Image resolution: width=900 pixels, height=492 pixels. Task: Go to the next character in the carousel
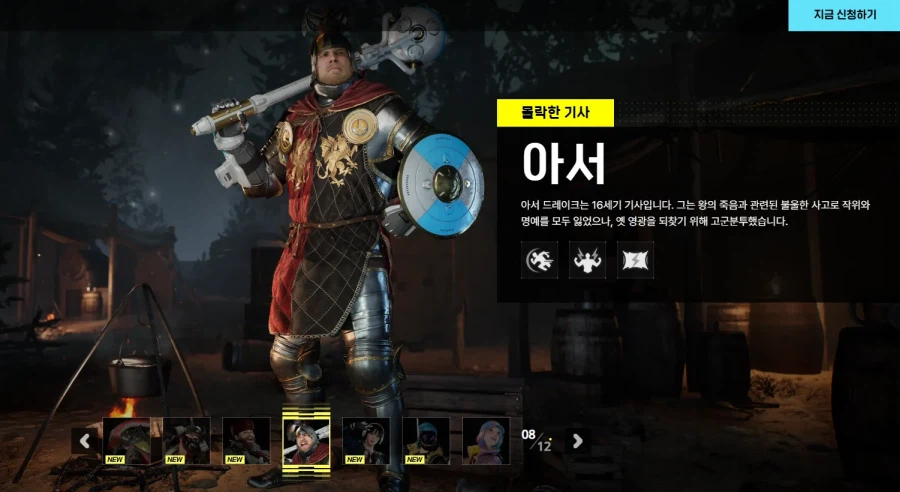coord(576,440)
